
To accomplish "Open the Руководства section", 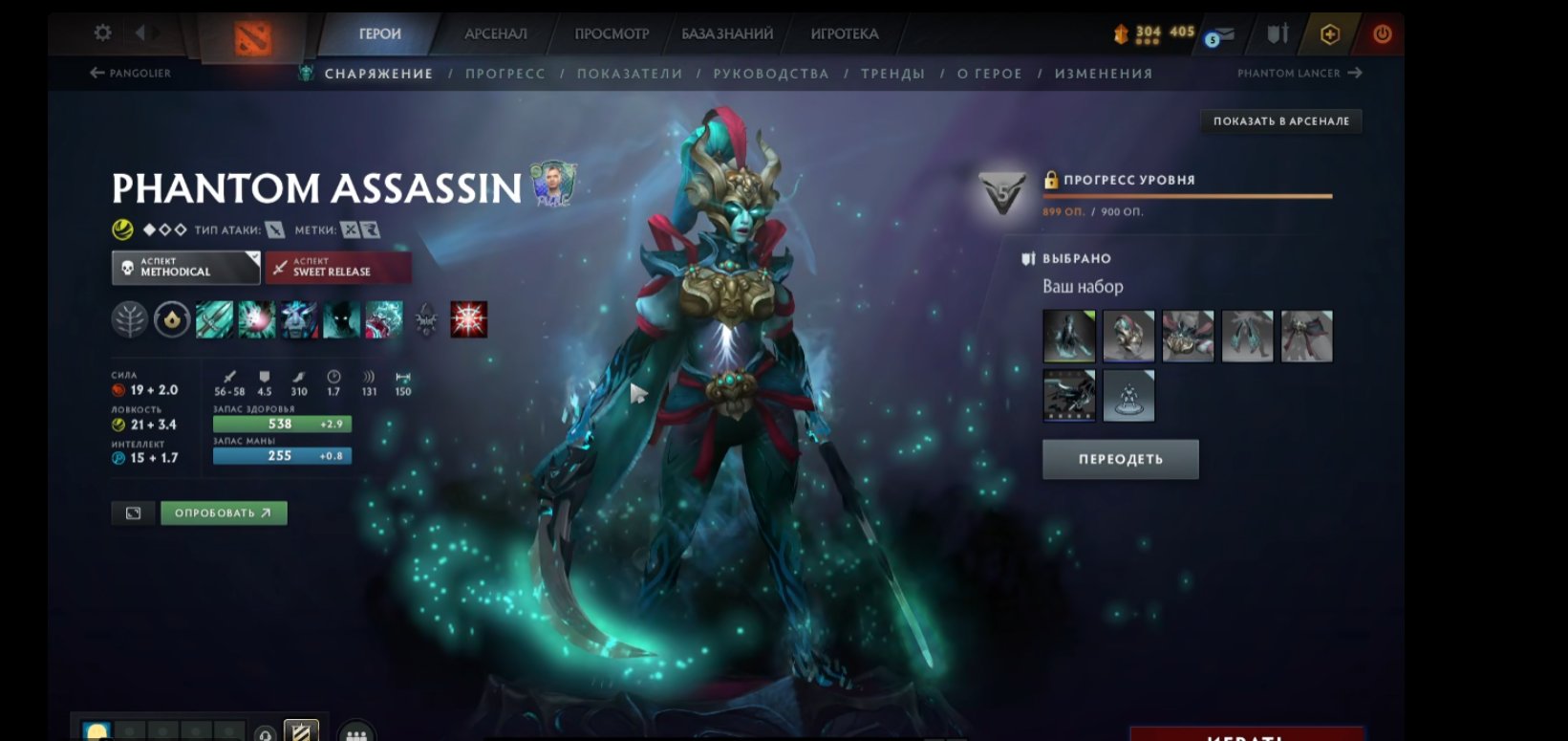I will click(x=770, y=74).
